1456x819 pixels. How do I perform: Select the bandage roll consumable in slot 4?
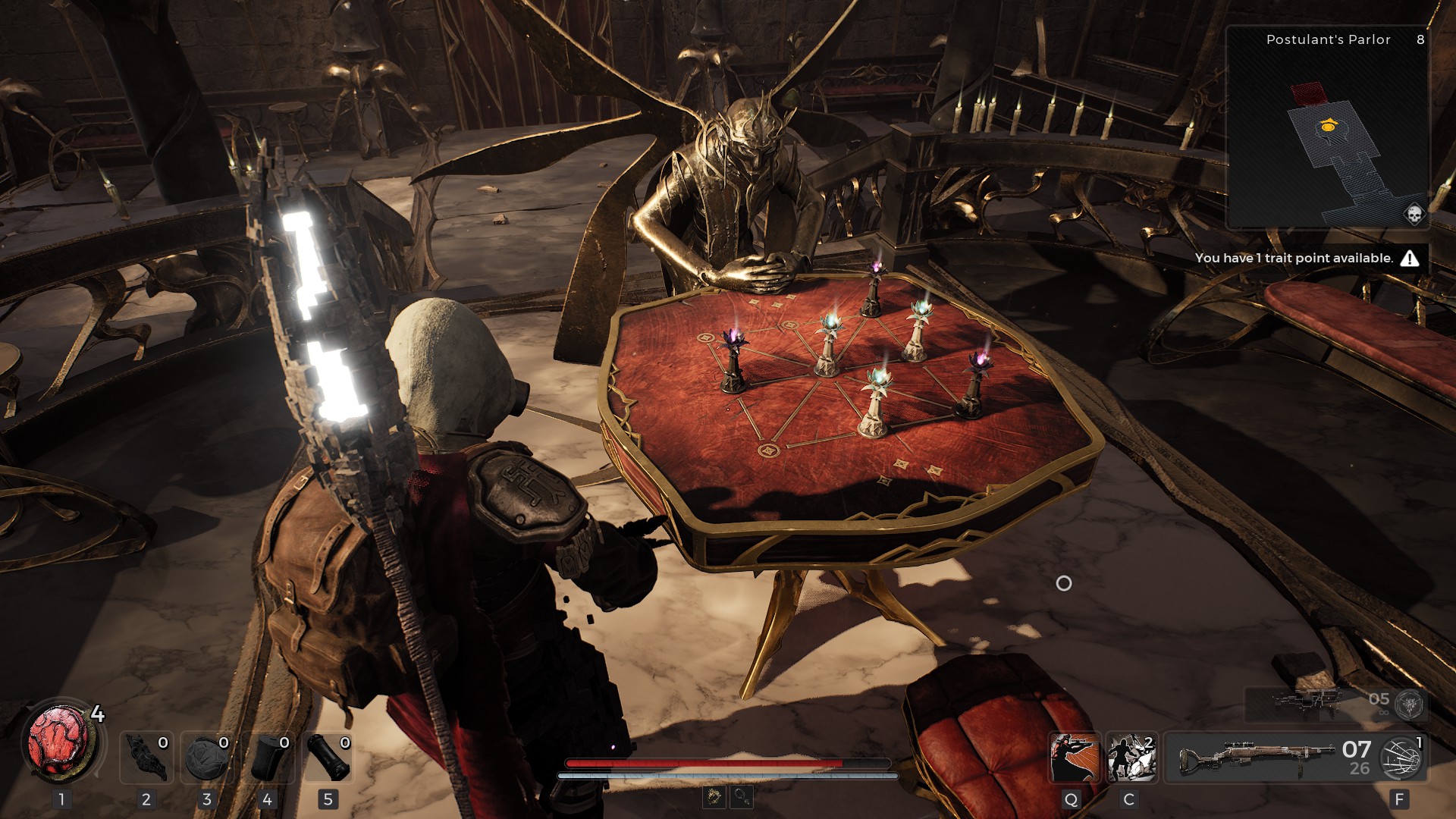coord(268,758)
